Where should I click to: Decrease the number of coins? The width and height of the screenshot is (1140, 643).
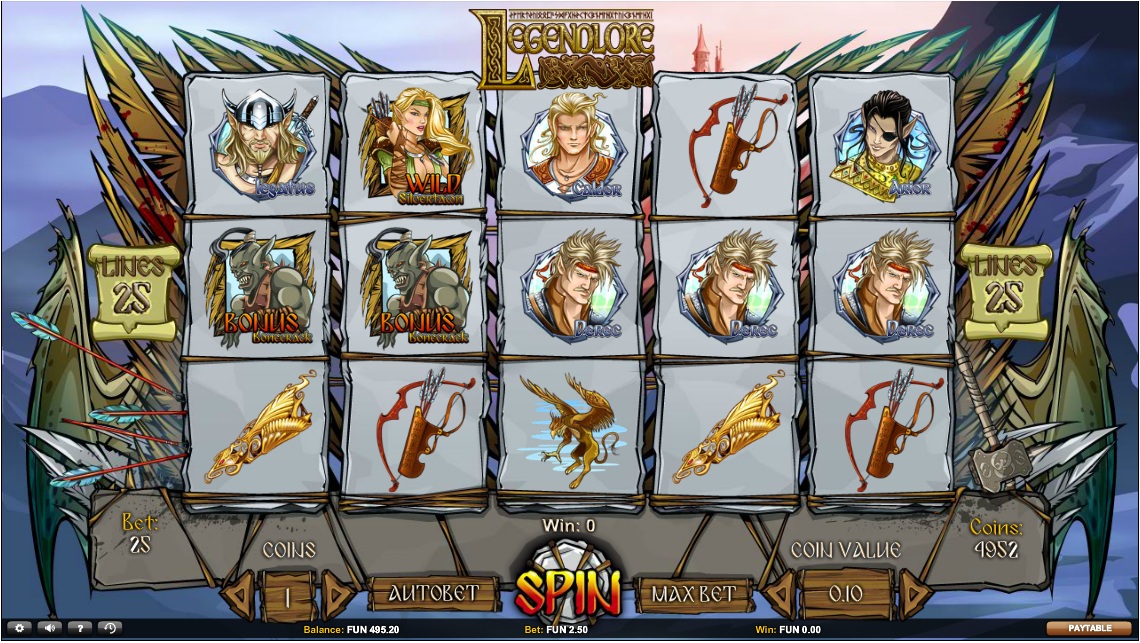pyautogui.click(x=241, y=596)
